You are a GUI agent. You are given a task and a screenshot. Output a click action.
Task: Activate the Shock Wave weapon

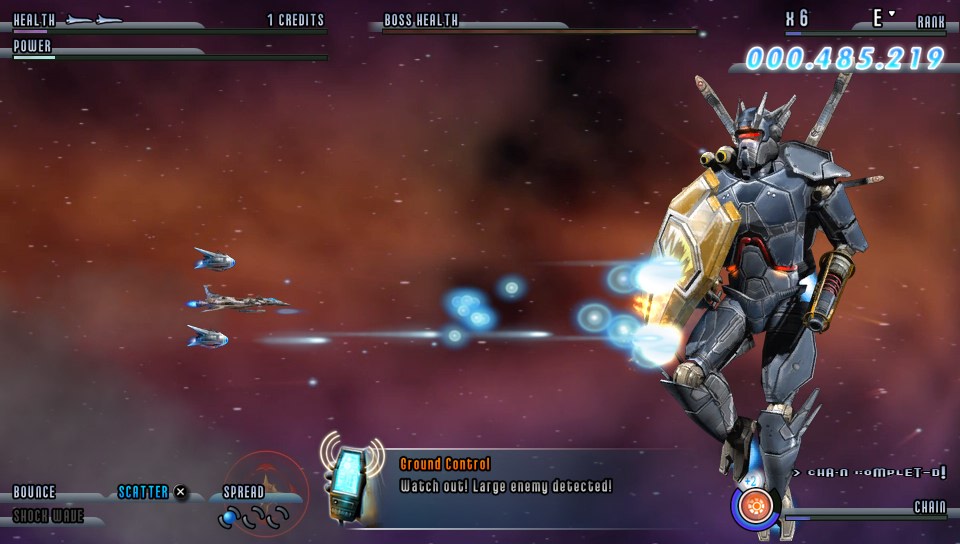(x=48, y=516)
